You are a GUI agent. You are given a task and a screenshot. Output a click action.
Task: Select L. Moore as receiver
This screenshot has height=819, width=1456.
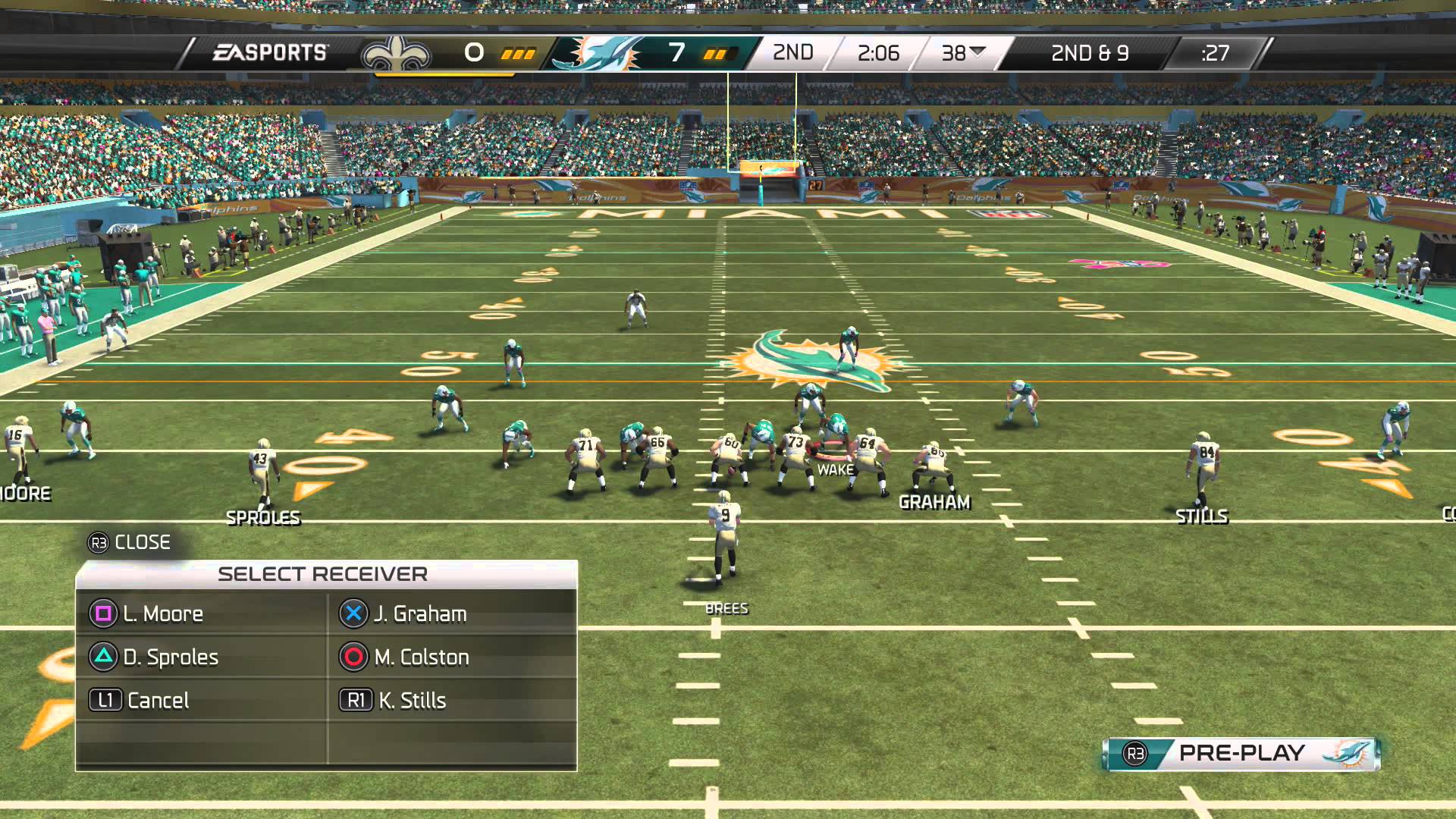pyautogui.click(x=162, y=613)
